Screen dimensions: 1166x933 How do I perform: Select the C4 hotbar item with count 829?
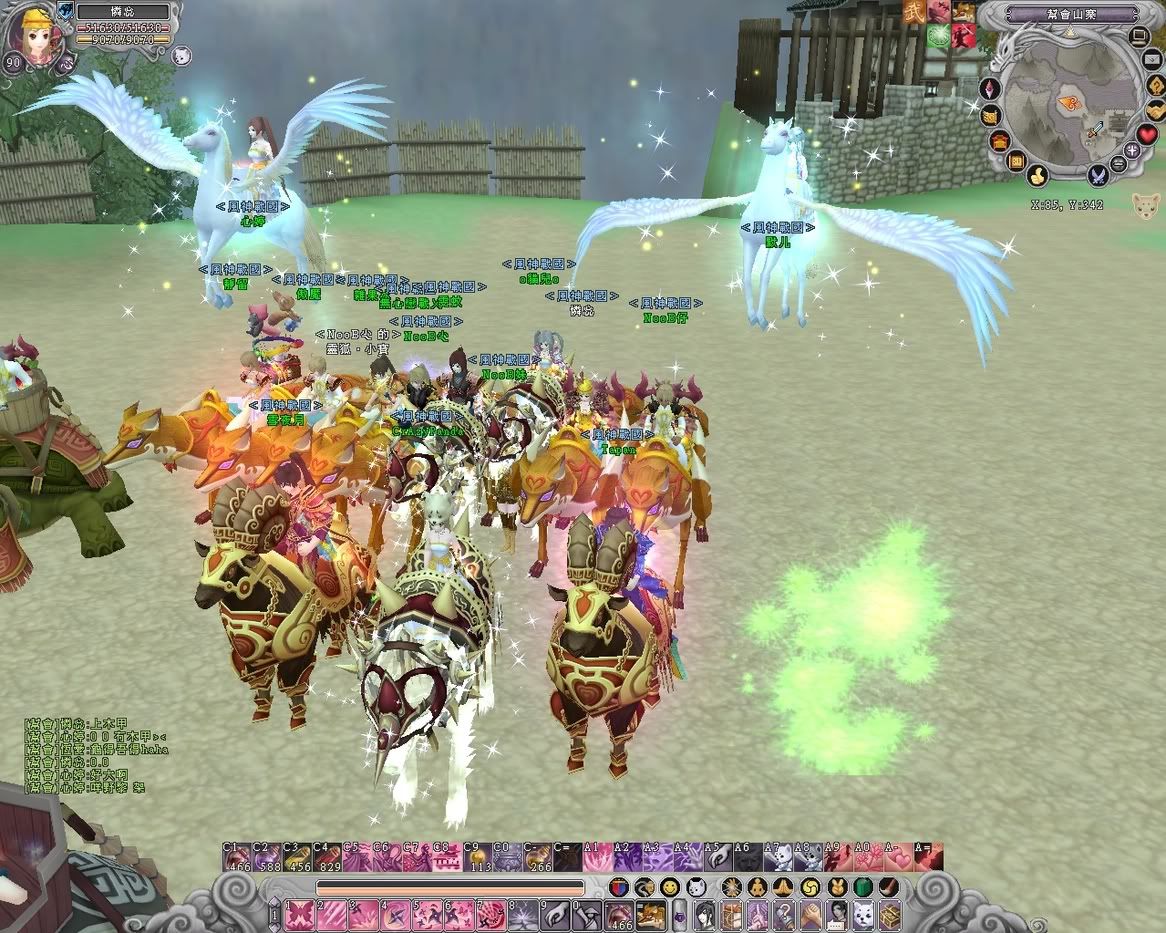[x=328, y=858]
